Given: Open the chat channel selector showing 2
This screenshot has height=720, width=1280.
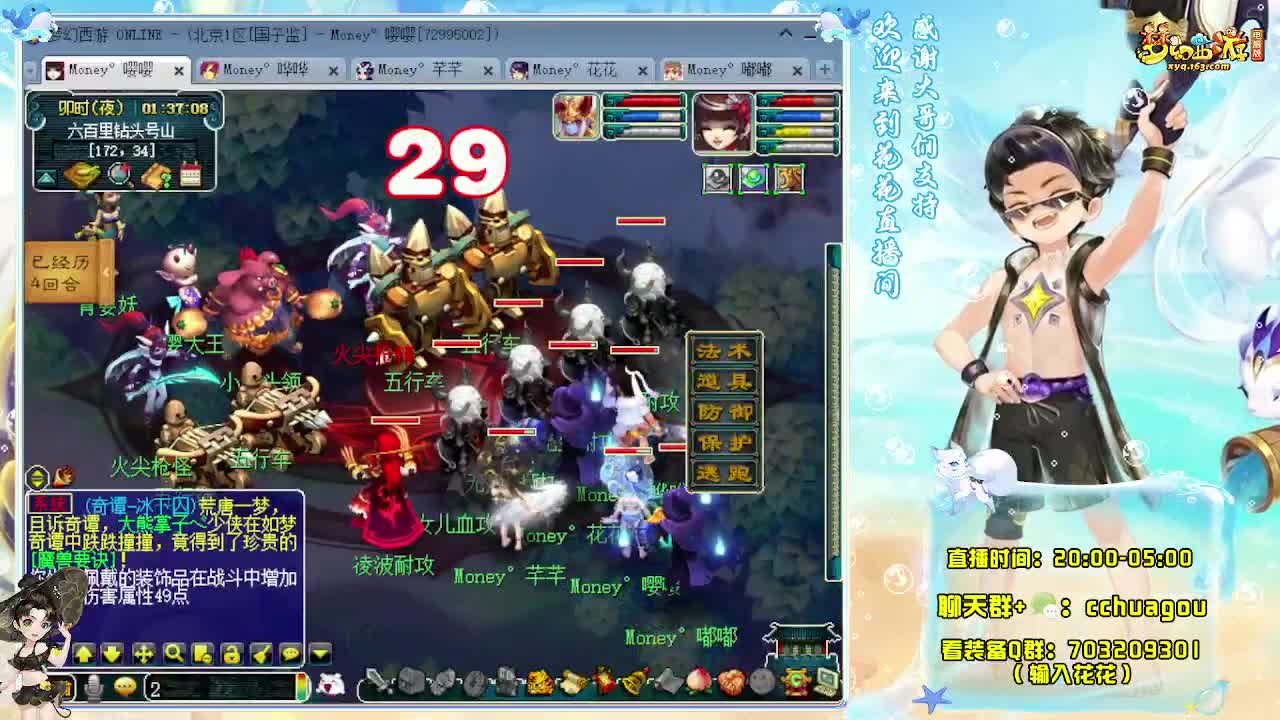Looking at the screenshot, I should (153, 687).
